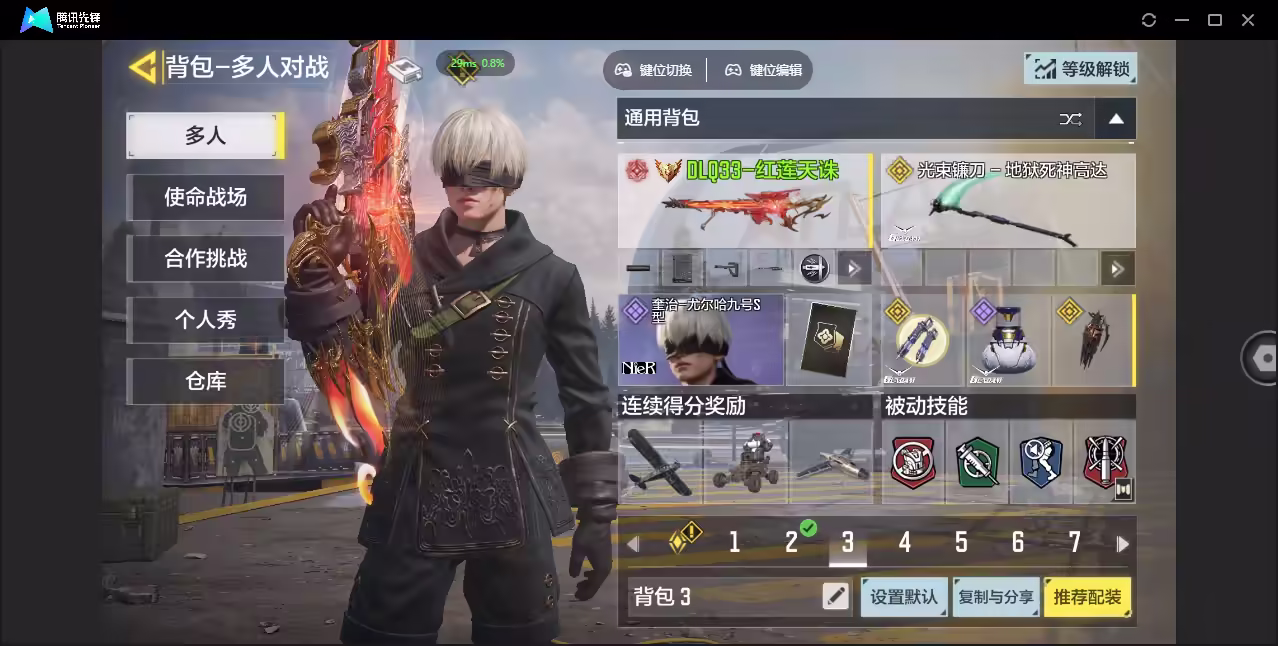Open the 推荐配装 recommendations
The height and width of the screenshot is (646, 1278).
(x=1088, y=597)
